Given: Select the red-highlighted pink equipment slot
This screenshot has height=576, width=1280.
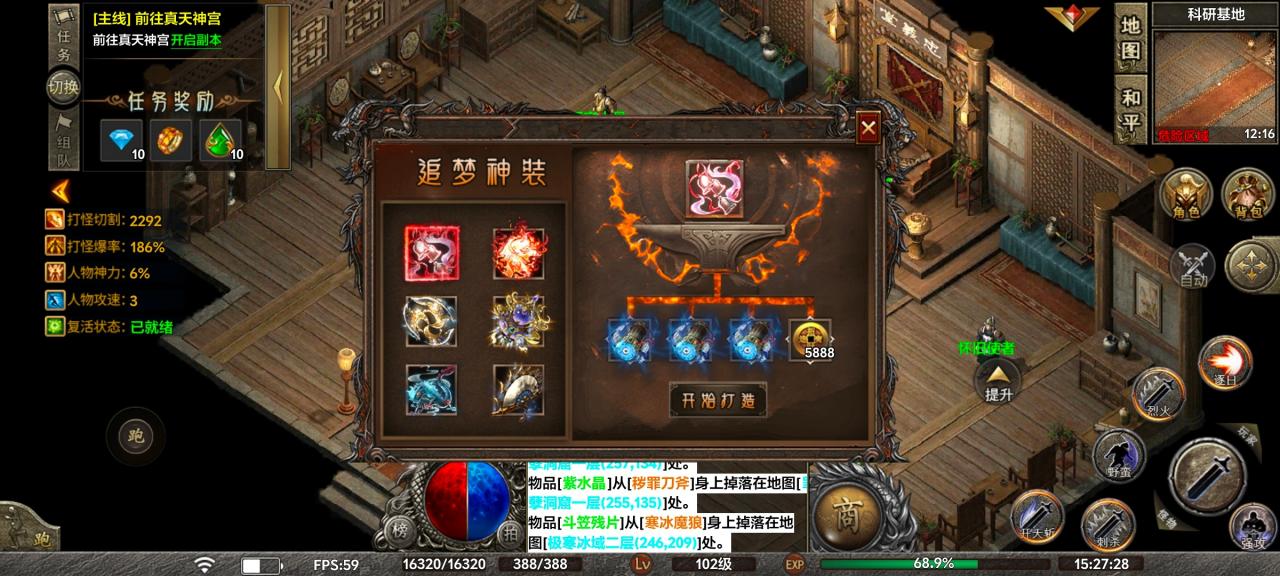Looking at the screenshot, I should [432, 253].
